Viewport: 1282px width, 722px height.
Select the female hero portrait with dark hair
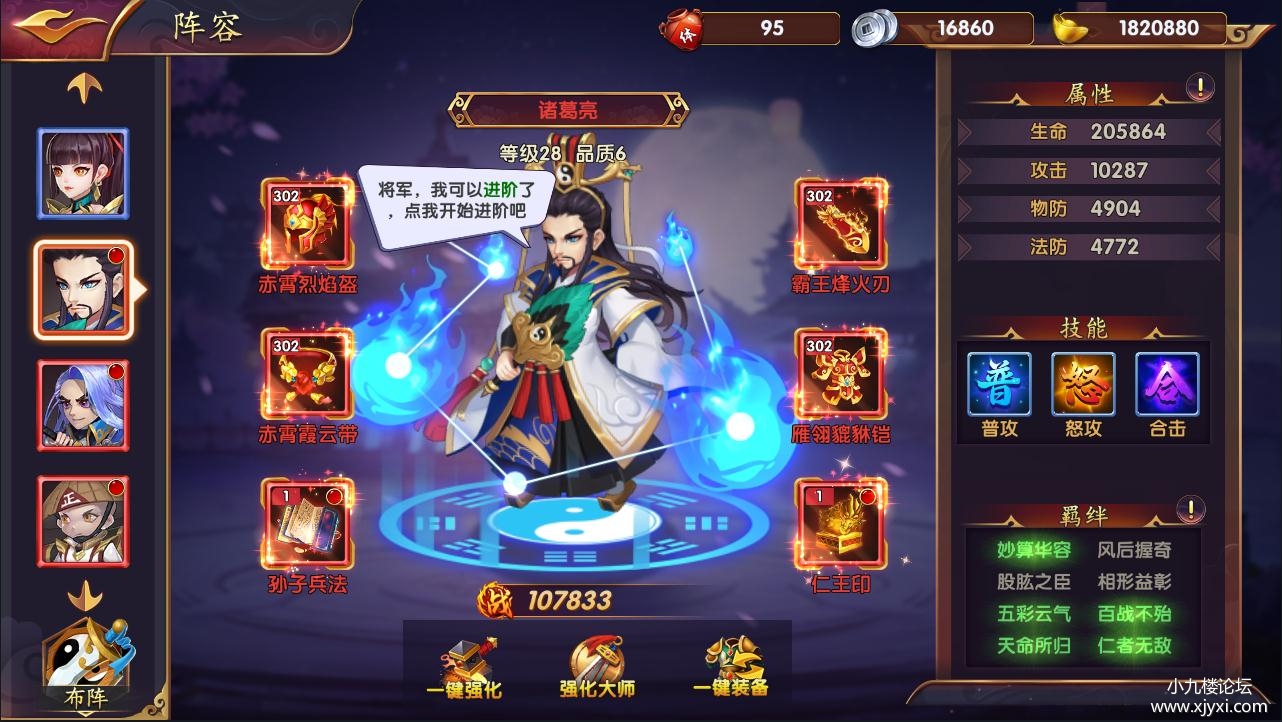pyautogui.click(x=84, y=173)
